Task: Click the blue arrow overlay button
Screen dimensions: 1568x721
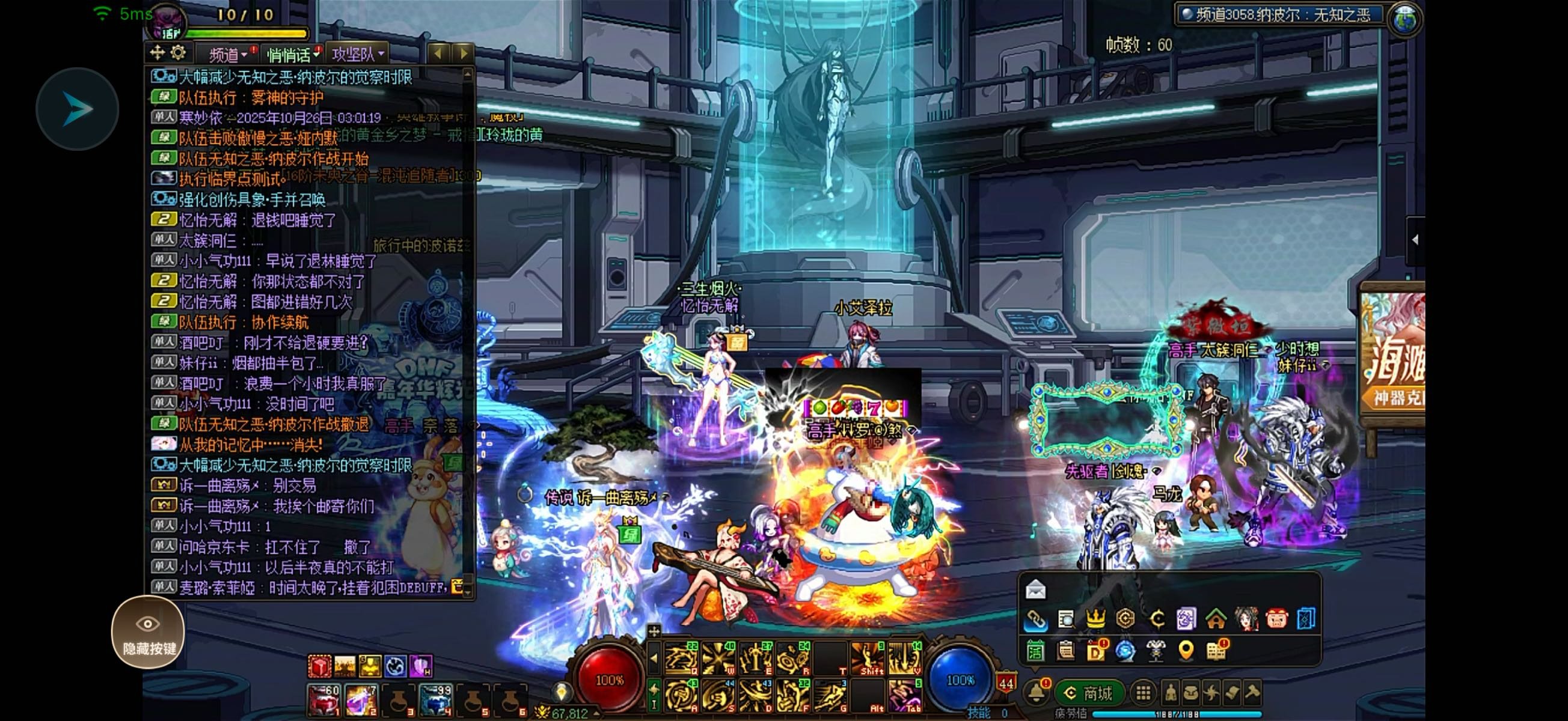Action: click(x=78, y=109)
